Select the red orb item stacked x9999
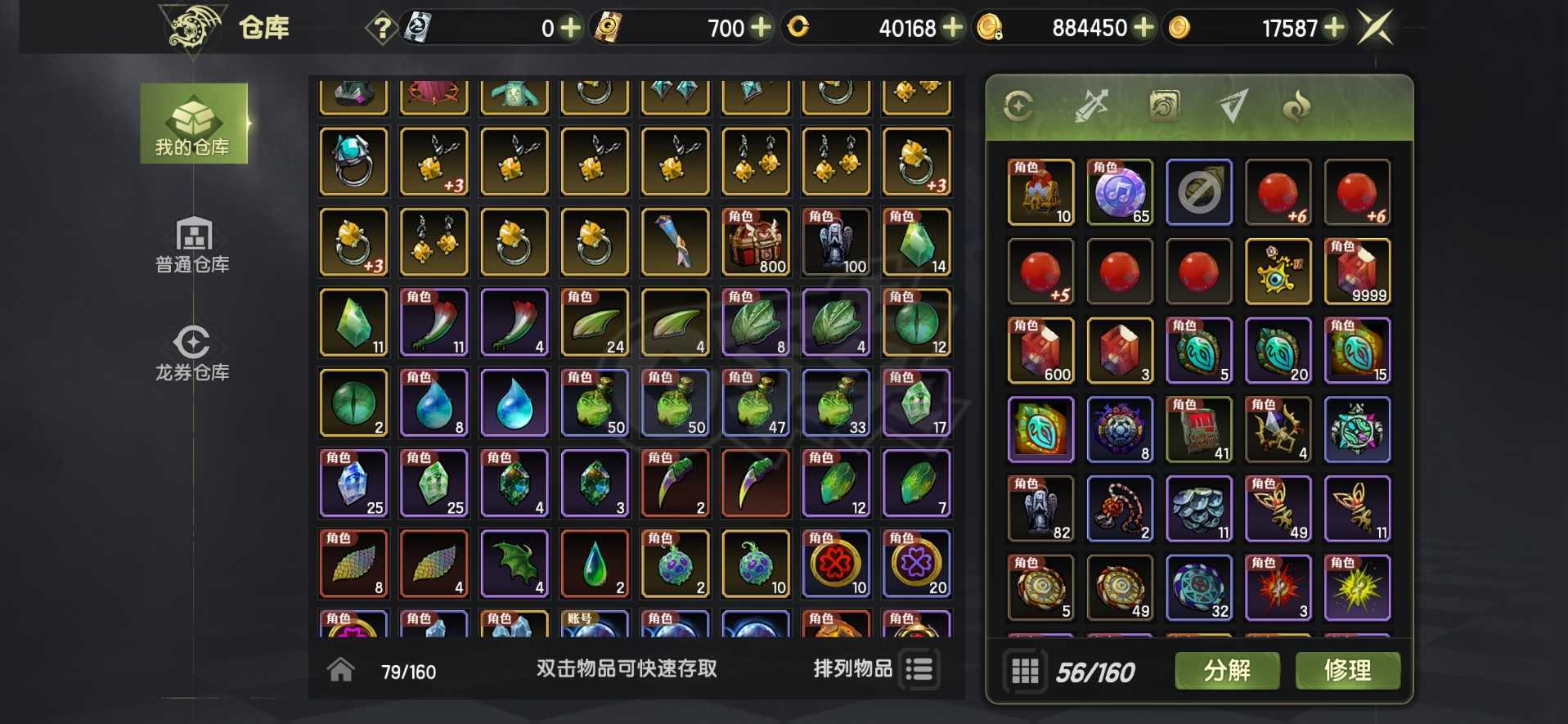This screenshot has height=724, width=1568. (1357, 270)
